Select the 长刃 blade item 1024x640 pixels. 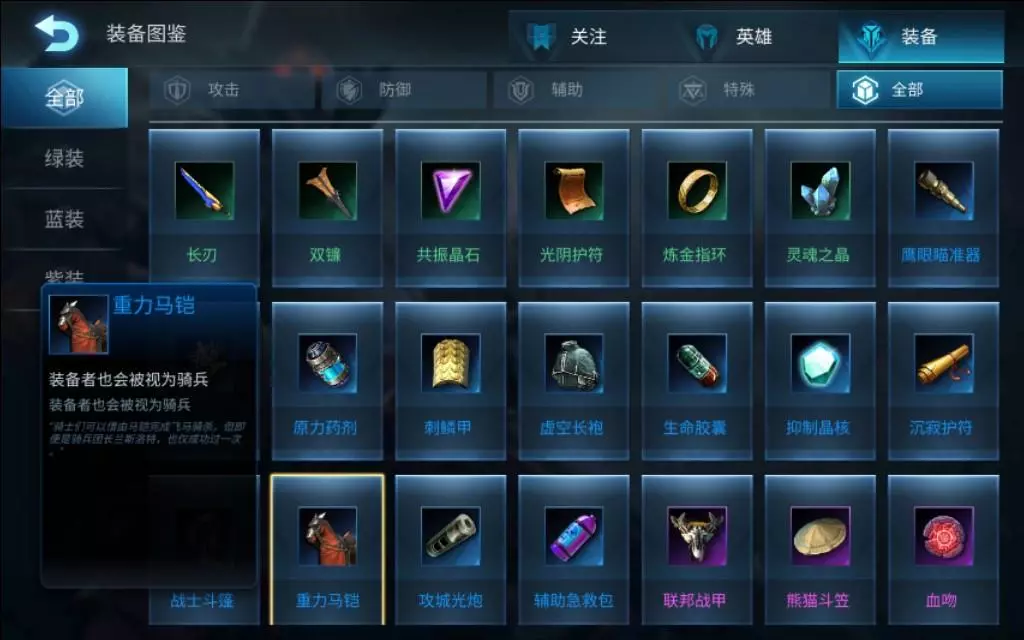(204, 207)
